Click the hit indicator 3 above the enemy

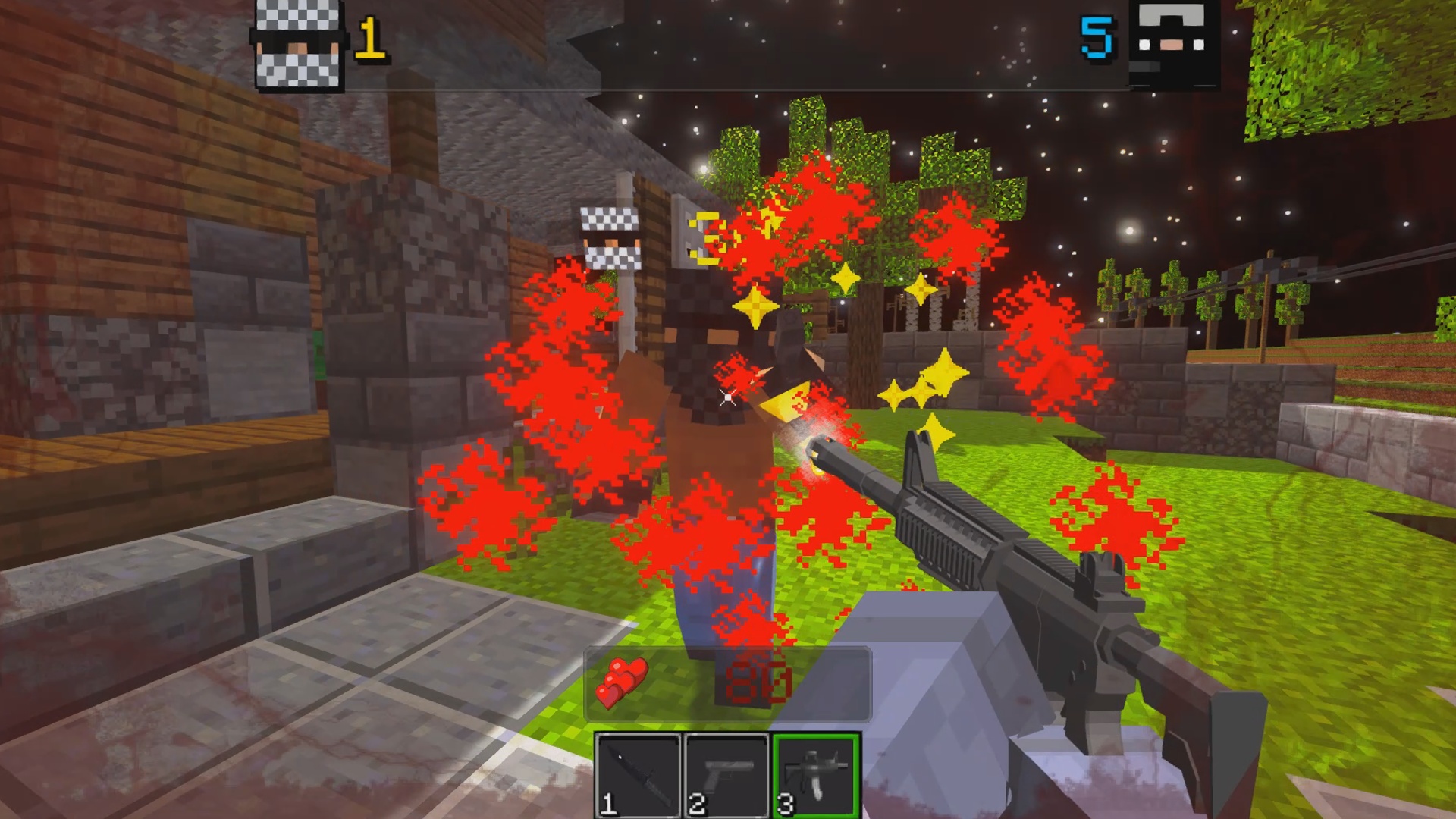pyautogui.click(x=705, y=237)
